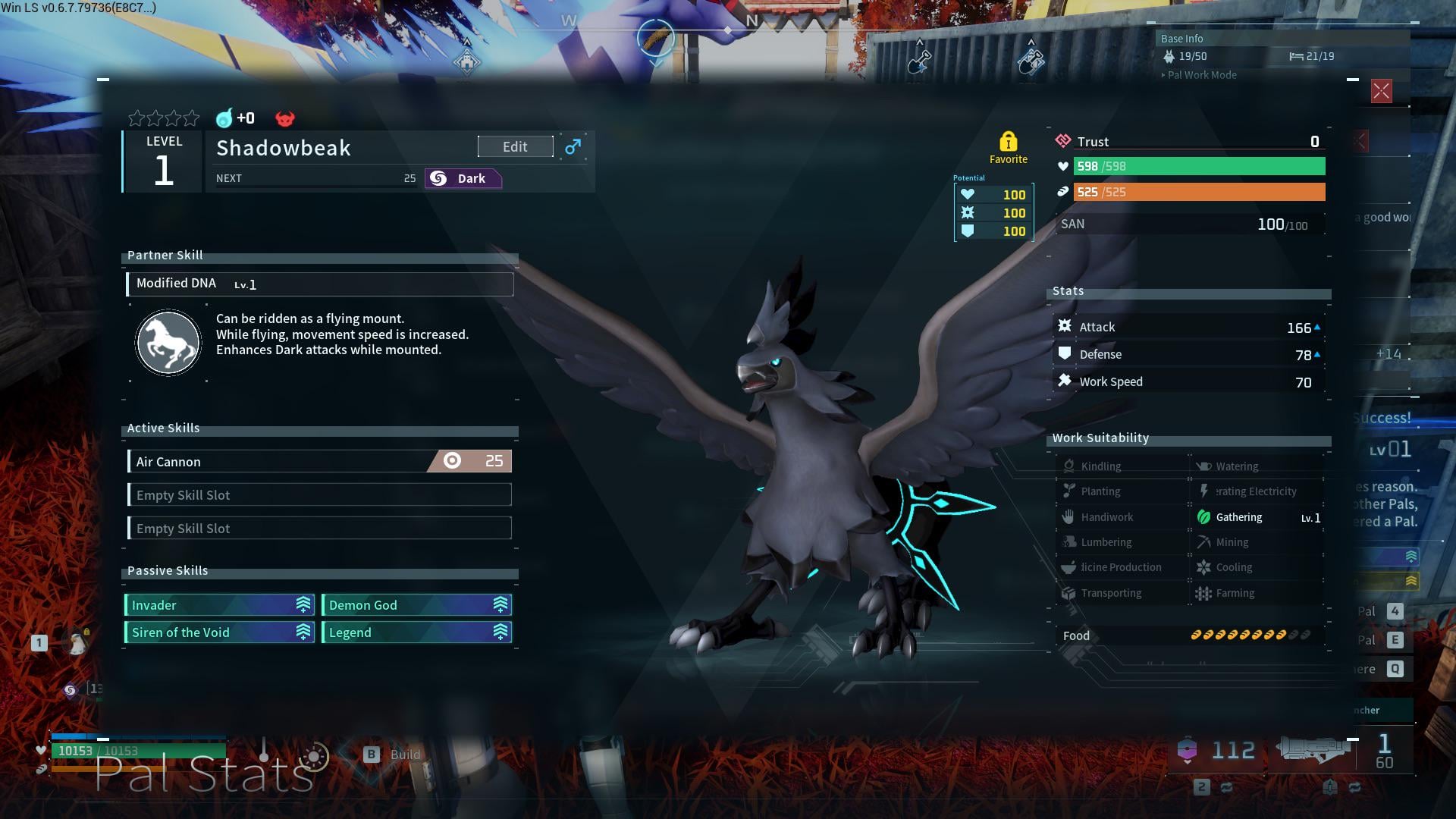The image size is (1456, 819).
Task: Click the penguin Pal party slot
Action: click(x=77, y=643)
